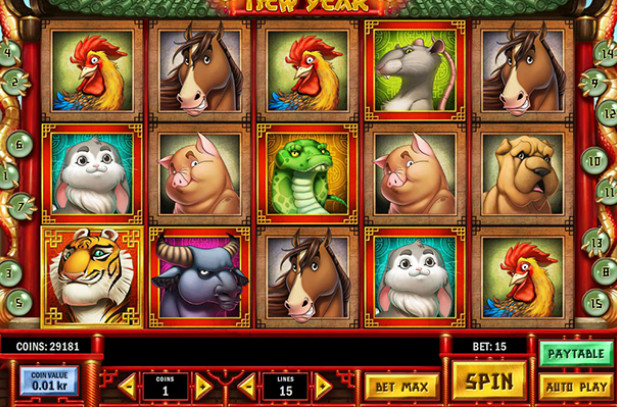Screen dimensions: 617x407
Task: Increase the number of coins
Action: [203, 385]
